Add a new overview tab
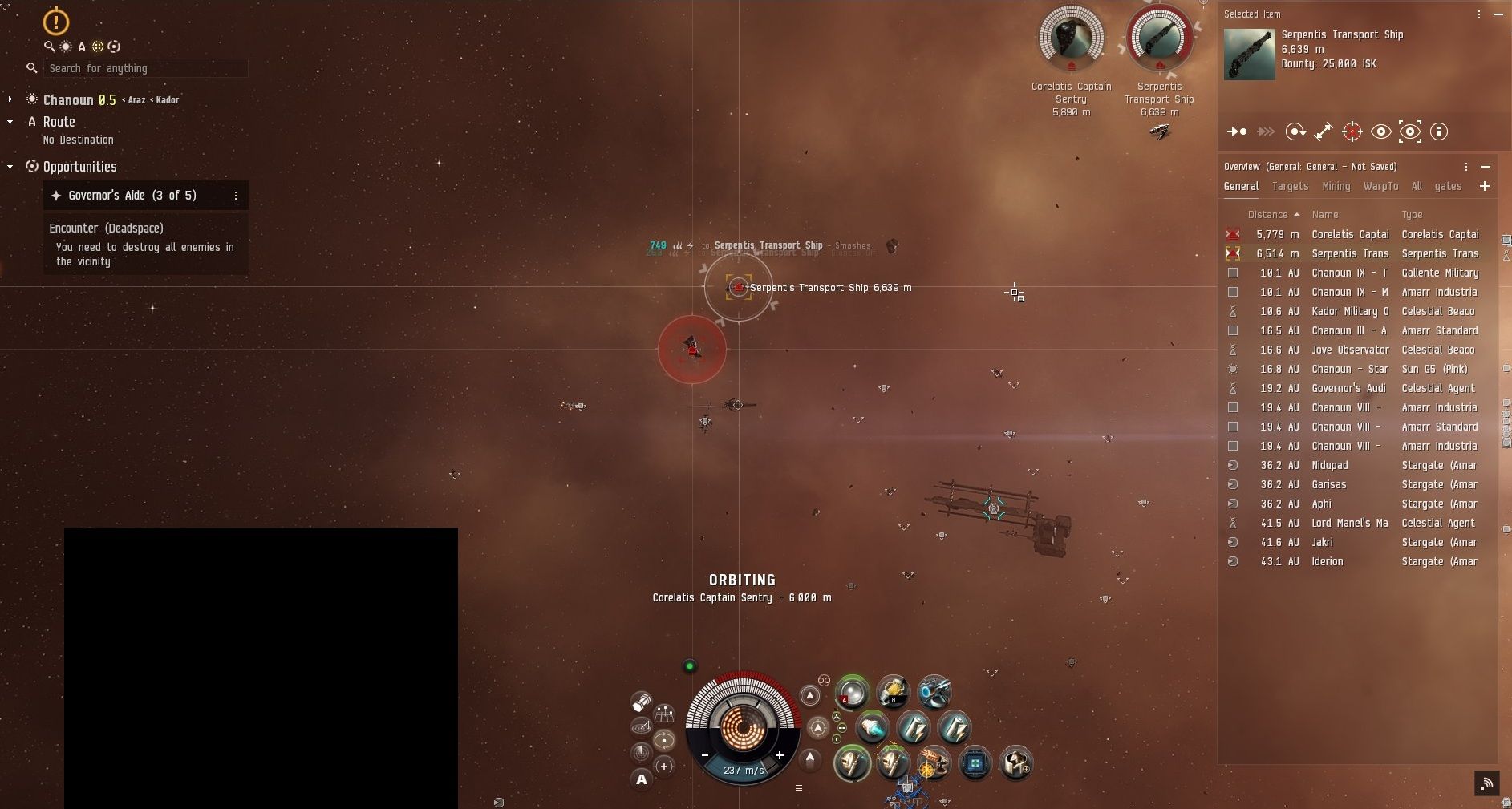 1485,186
